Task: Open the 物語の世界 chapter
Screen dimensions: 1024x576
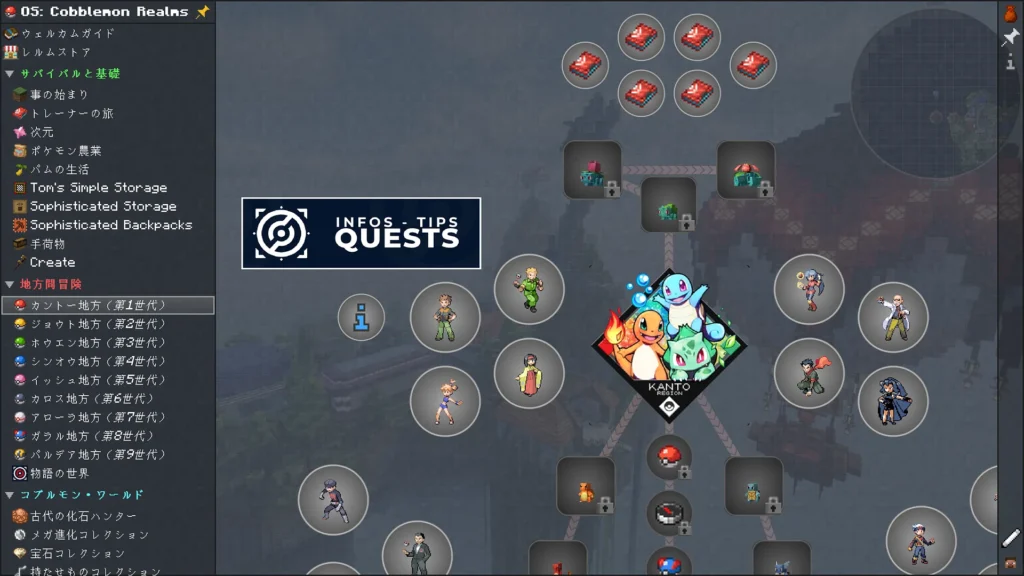Action: click(x=59, y=473)
